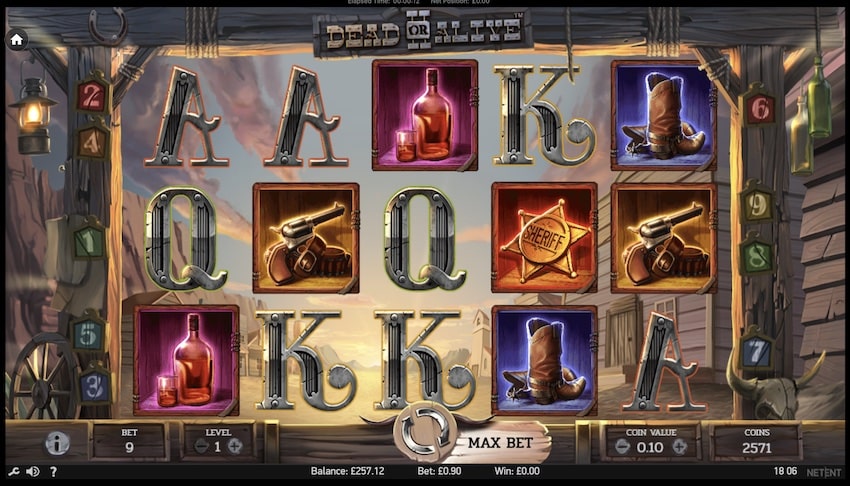Toggle the sound speaker icon

coord(32,472)
